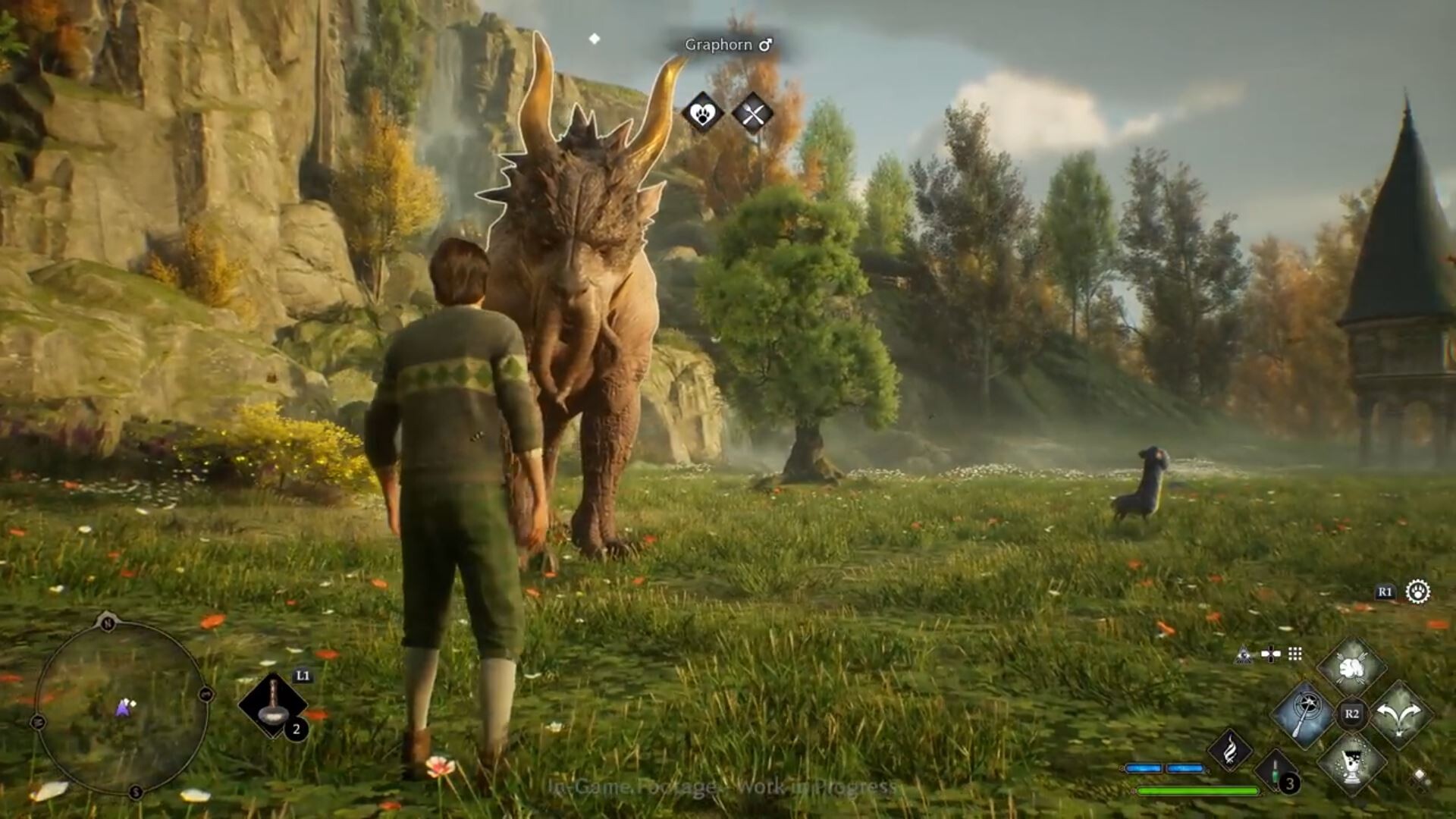Click the purple quest marker inside the minimap
1456x819 pixels.
coord(124,708)
